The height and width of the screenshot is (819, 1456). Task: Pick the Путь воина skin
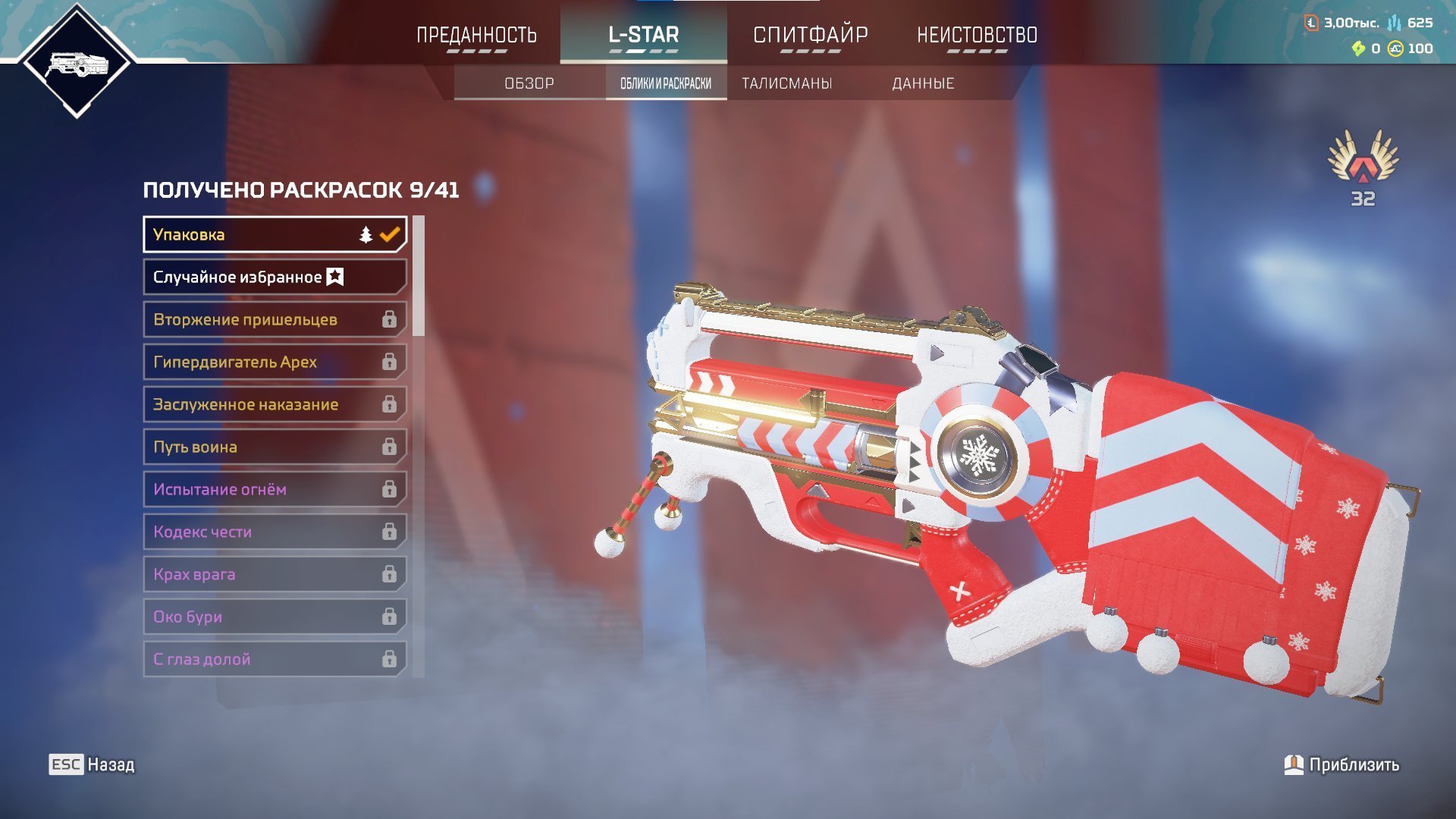click(275, 447)
